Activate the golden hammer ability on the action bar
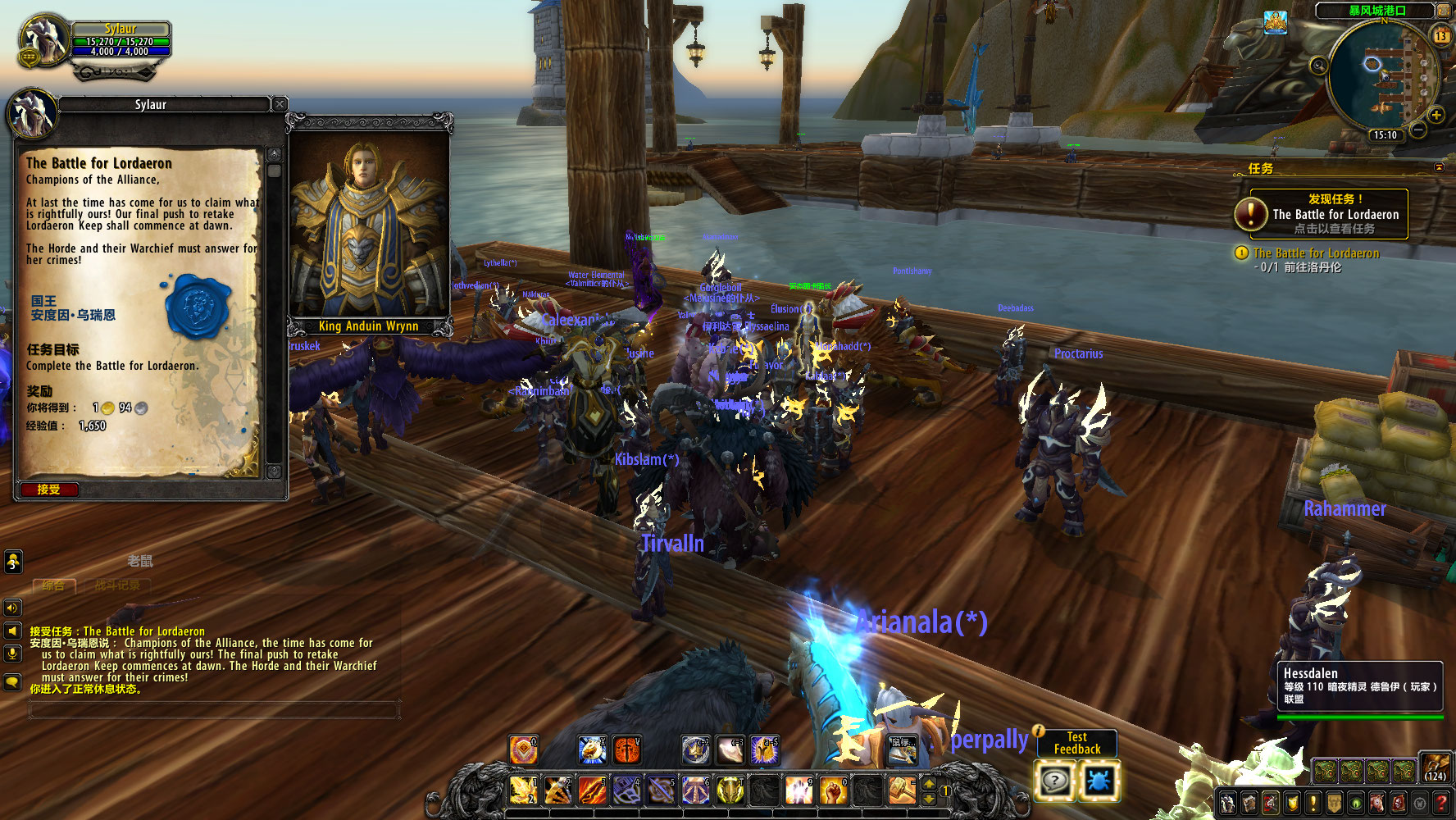Image resolution: width=1456 pixels, height=820 pixels. click(x=902, y=790)
